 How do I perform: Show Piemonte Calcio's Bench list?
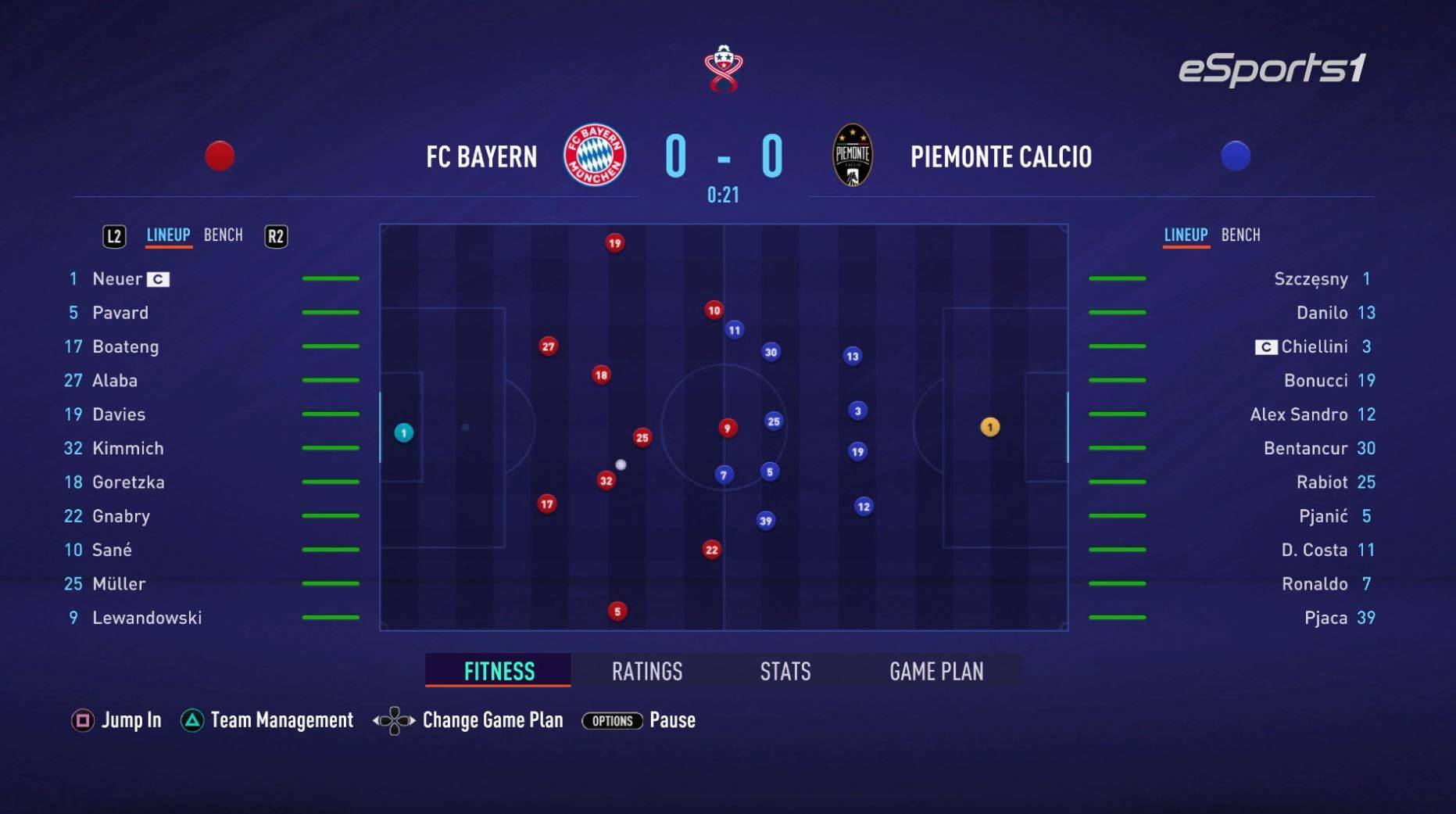point(1240,235)
